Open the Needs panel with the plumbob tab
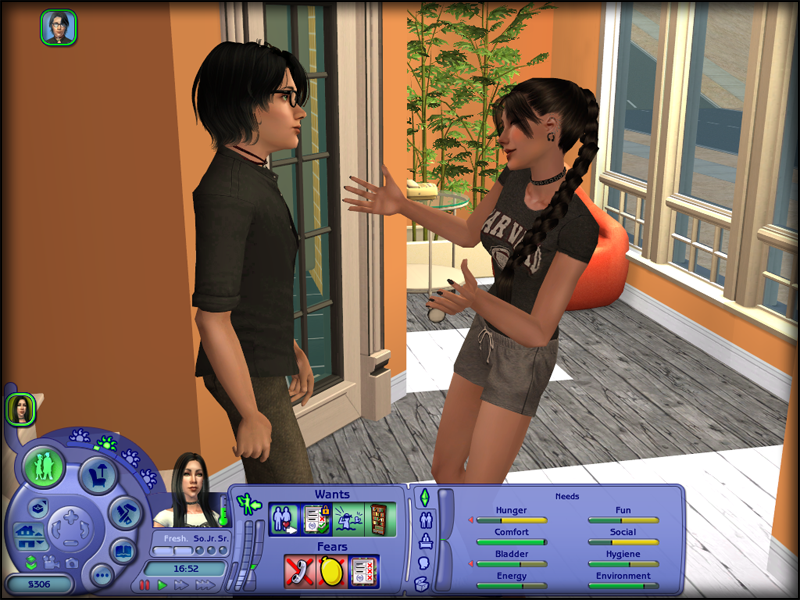Image resolution: width=800 pixels, height=600 pixels. [423, 497]
